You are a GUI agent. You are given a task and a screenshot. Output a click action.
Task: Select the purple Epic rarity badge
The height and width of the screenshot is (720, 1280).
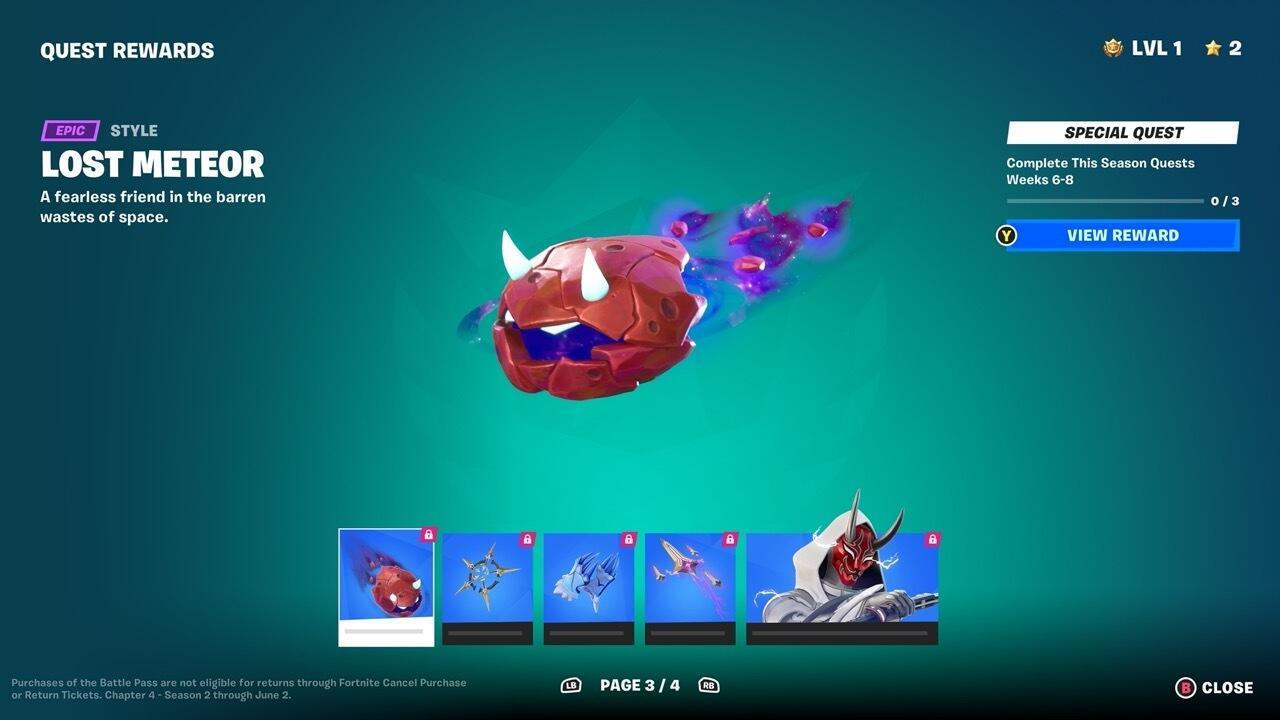70,130
